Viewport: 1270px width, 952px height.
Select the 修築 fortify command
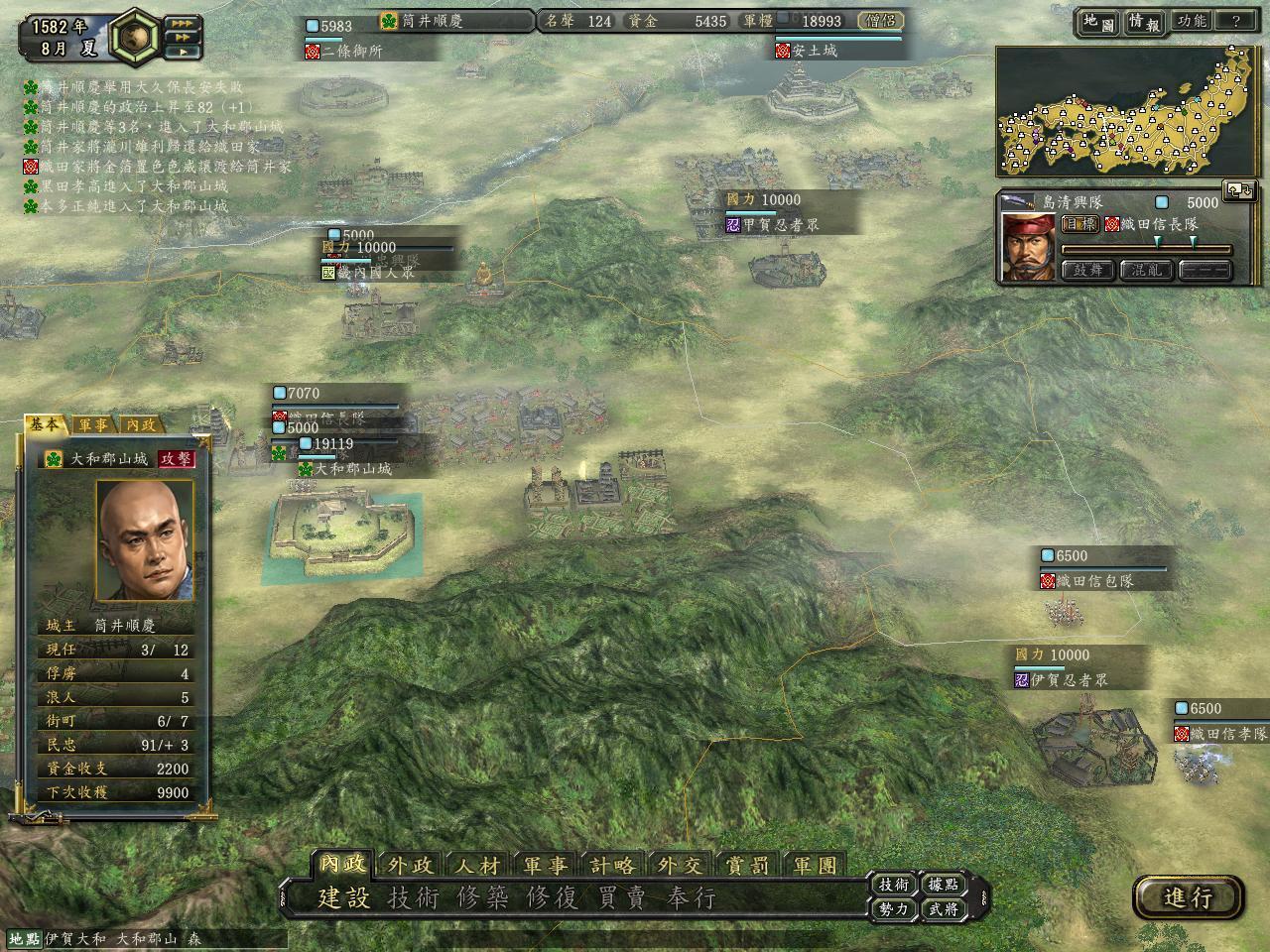tap(482, 898)
